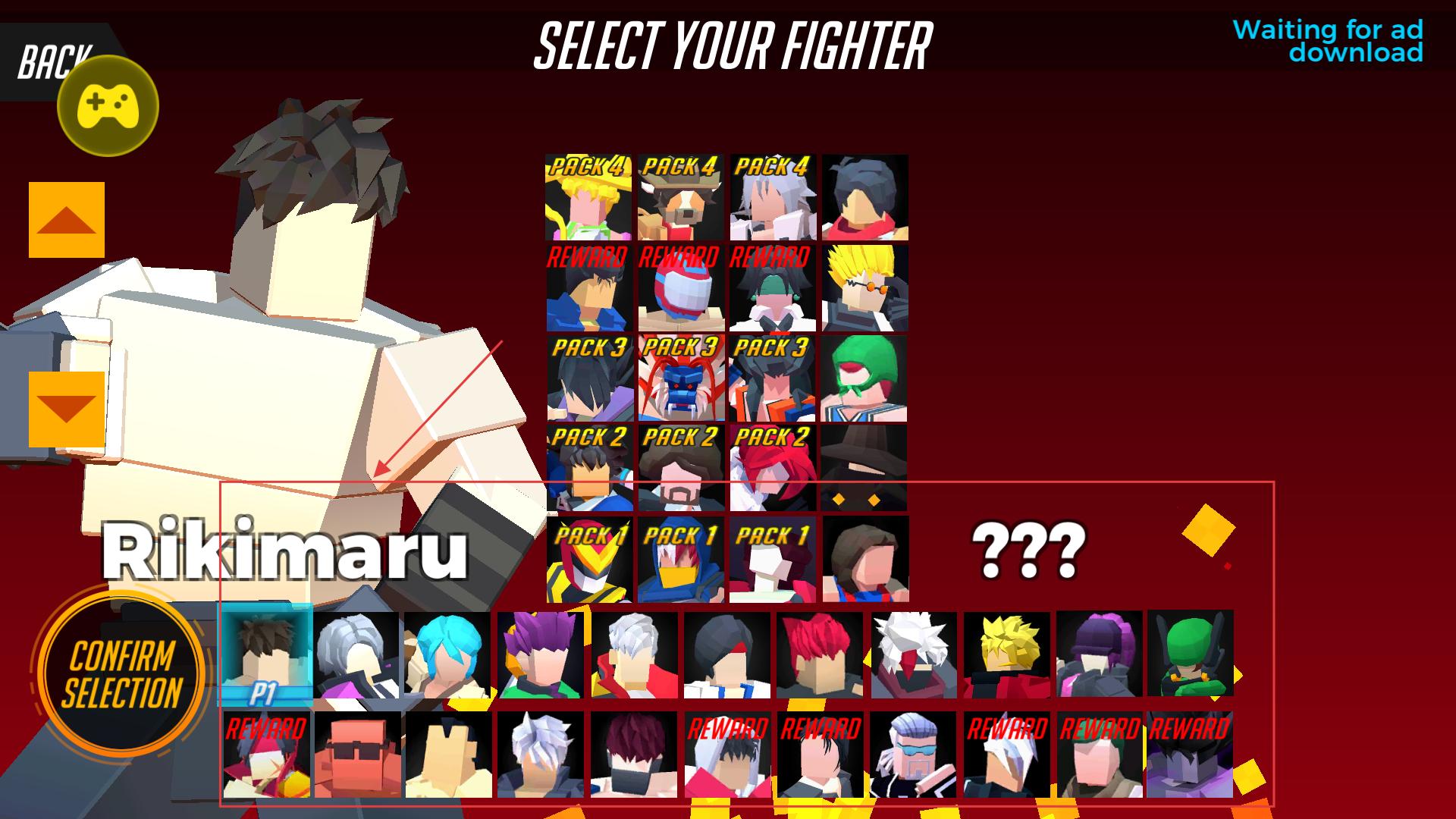Choose the red-haired Pack 2 fighter
Viewport: 1456px width, 819px height.
pyautogui.click(x=773, y=467)
